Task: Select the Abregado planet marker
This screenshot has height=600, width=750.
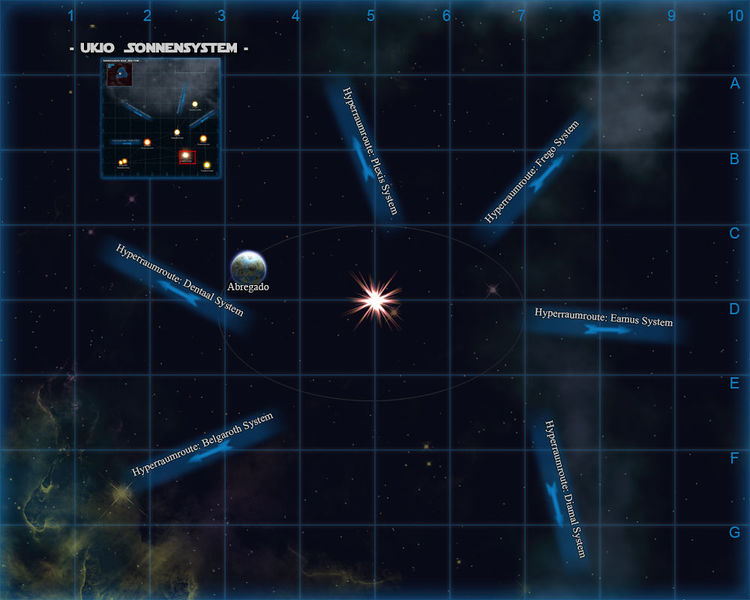Action: (x=247, y=266)
